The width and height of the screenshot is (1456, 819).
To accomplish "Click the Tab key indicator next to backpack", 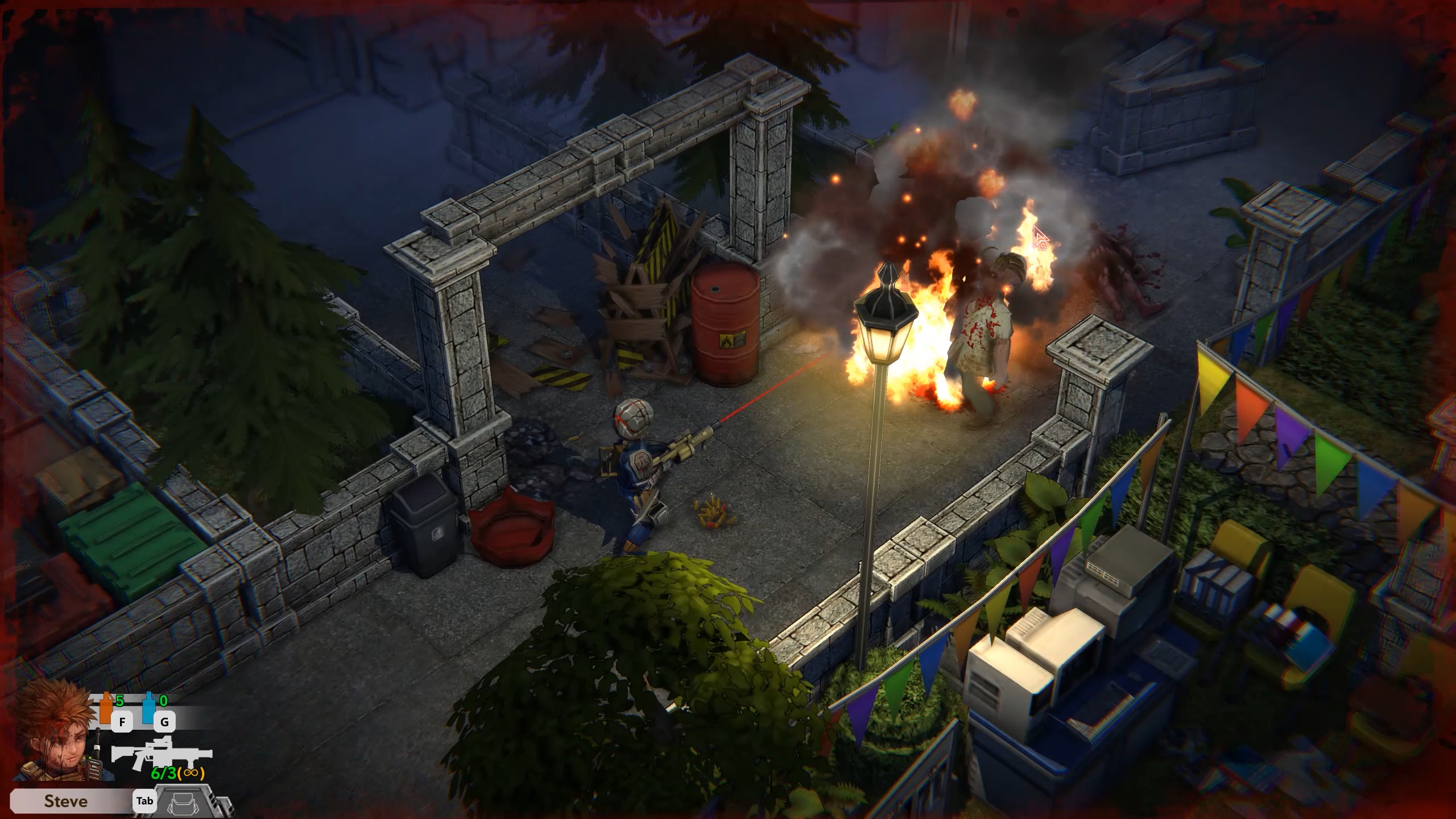I will click(x=145, y=801).
